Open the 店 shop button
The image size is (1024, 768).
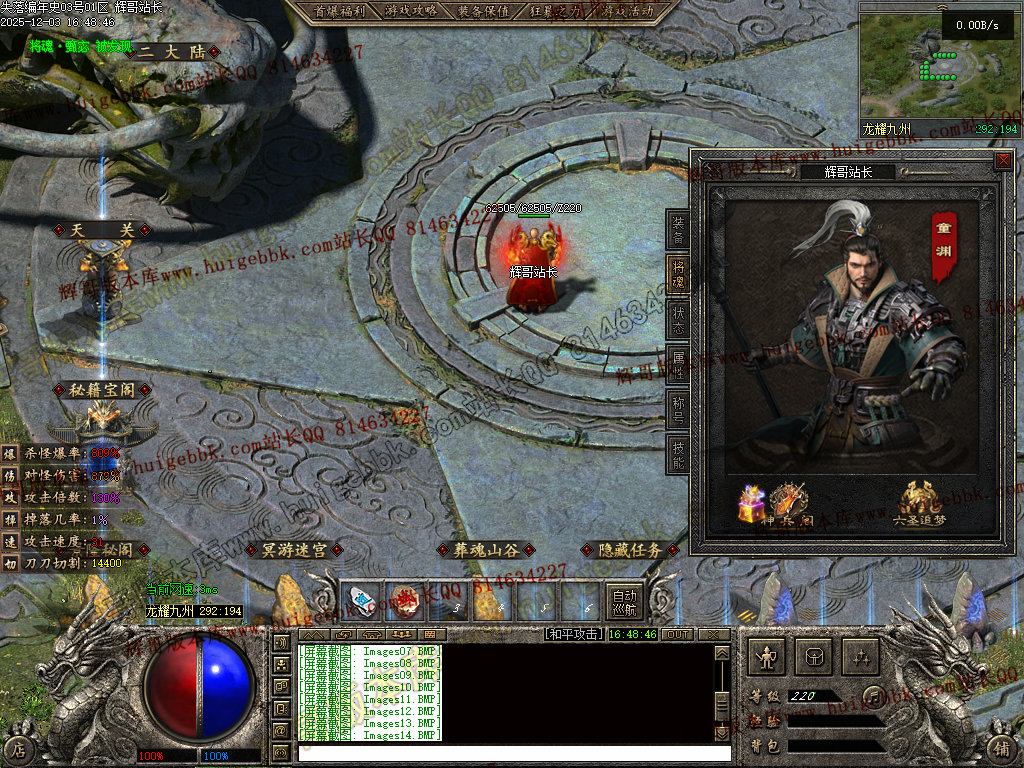pos(19,747)
